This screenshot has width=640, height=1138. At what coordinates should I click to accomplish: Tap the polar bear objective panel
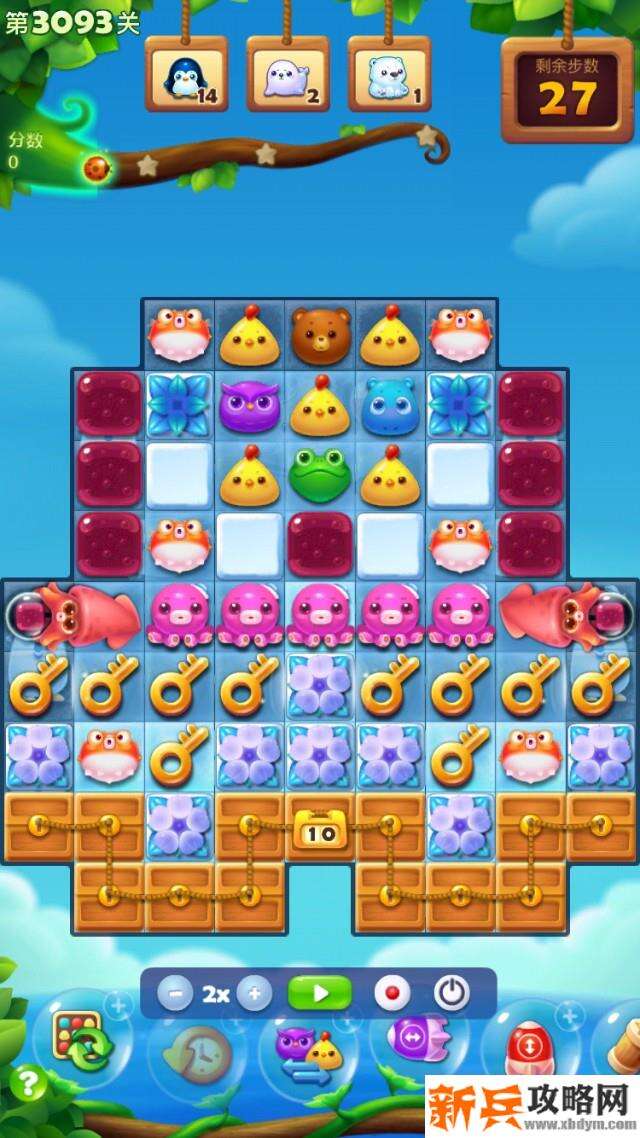pyautogui.click(x=389, y=74)
